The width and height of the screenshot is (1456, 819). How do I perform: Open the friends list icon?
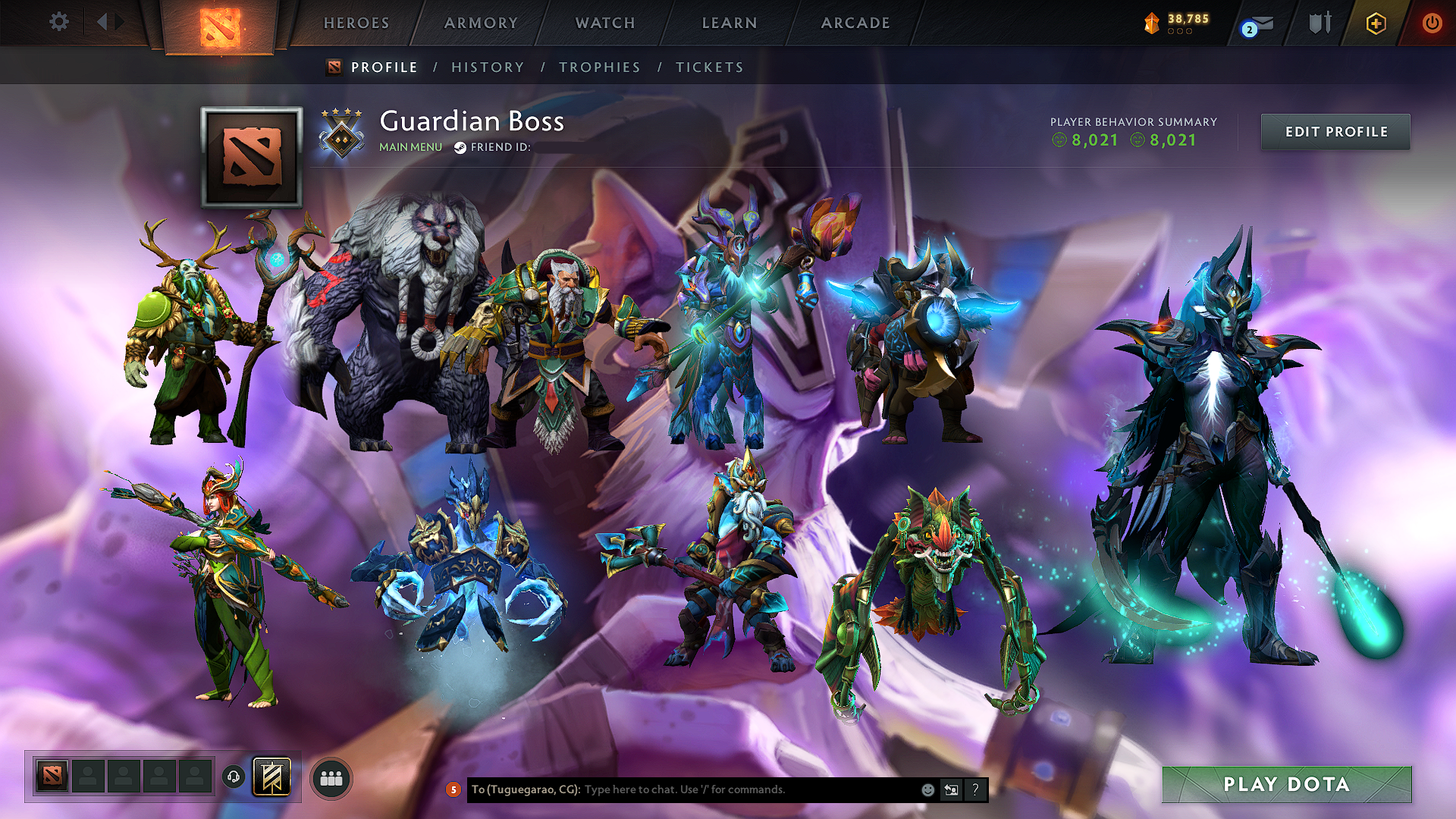[x=330, y=777]
